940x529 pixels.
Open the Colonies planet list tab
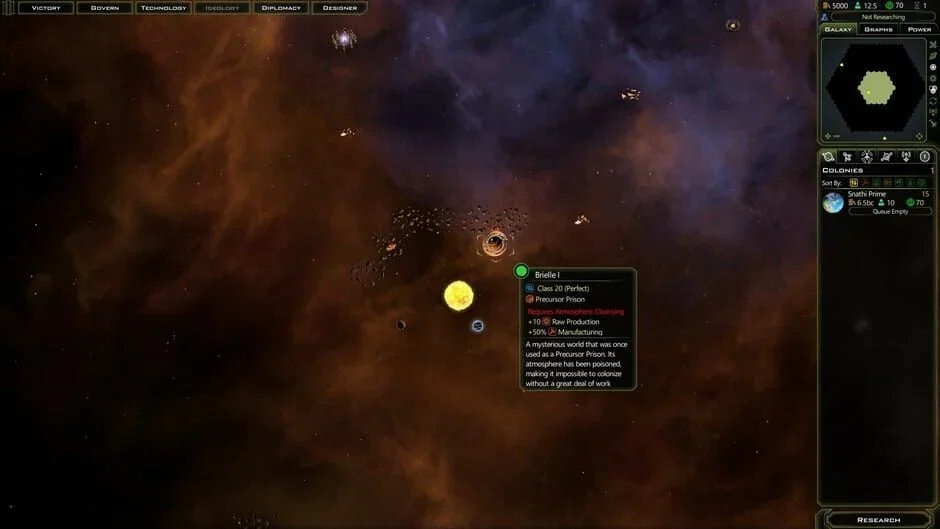pos(829,156)
